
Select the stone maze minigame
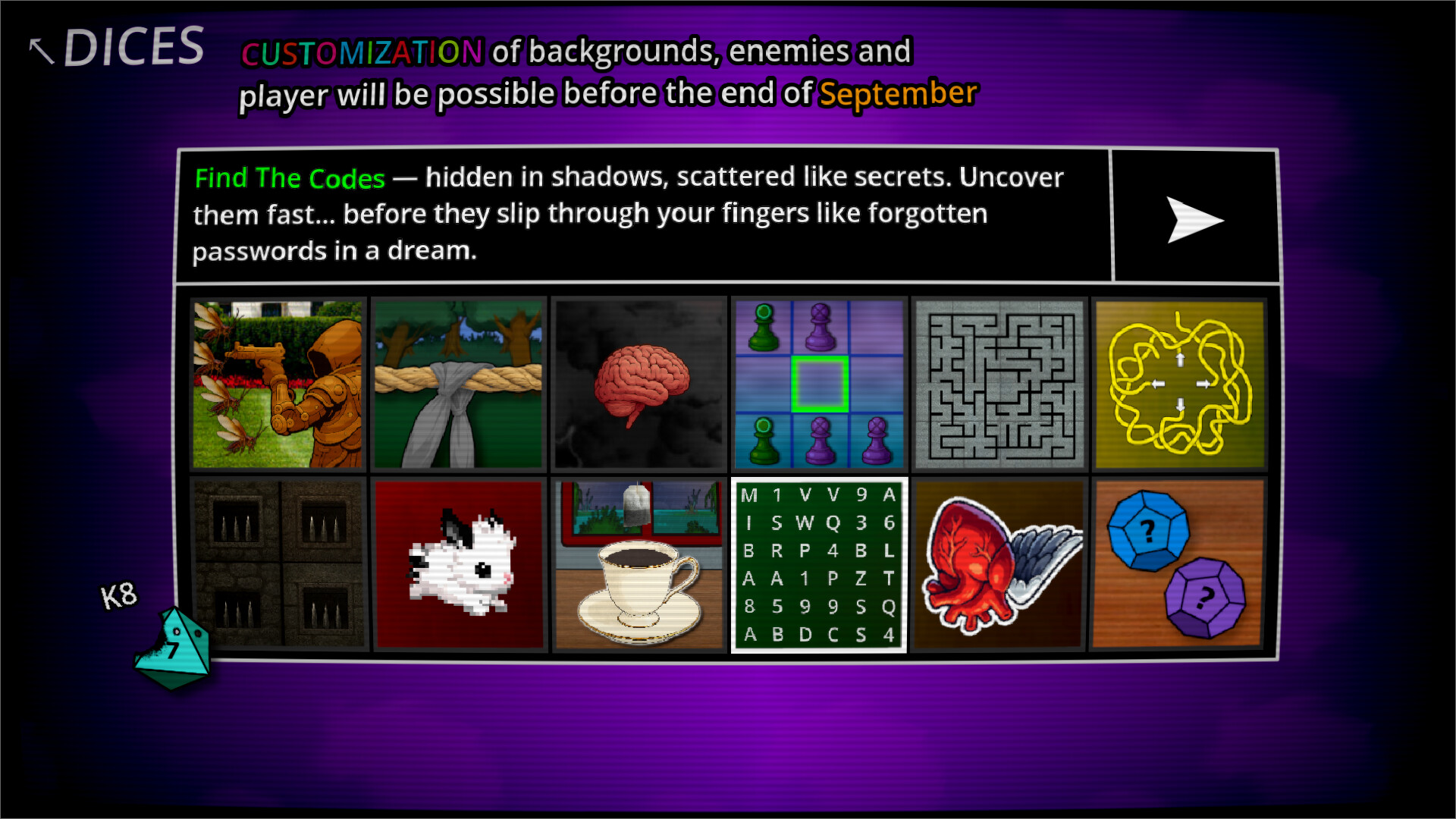999,384
